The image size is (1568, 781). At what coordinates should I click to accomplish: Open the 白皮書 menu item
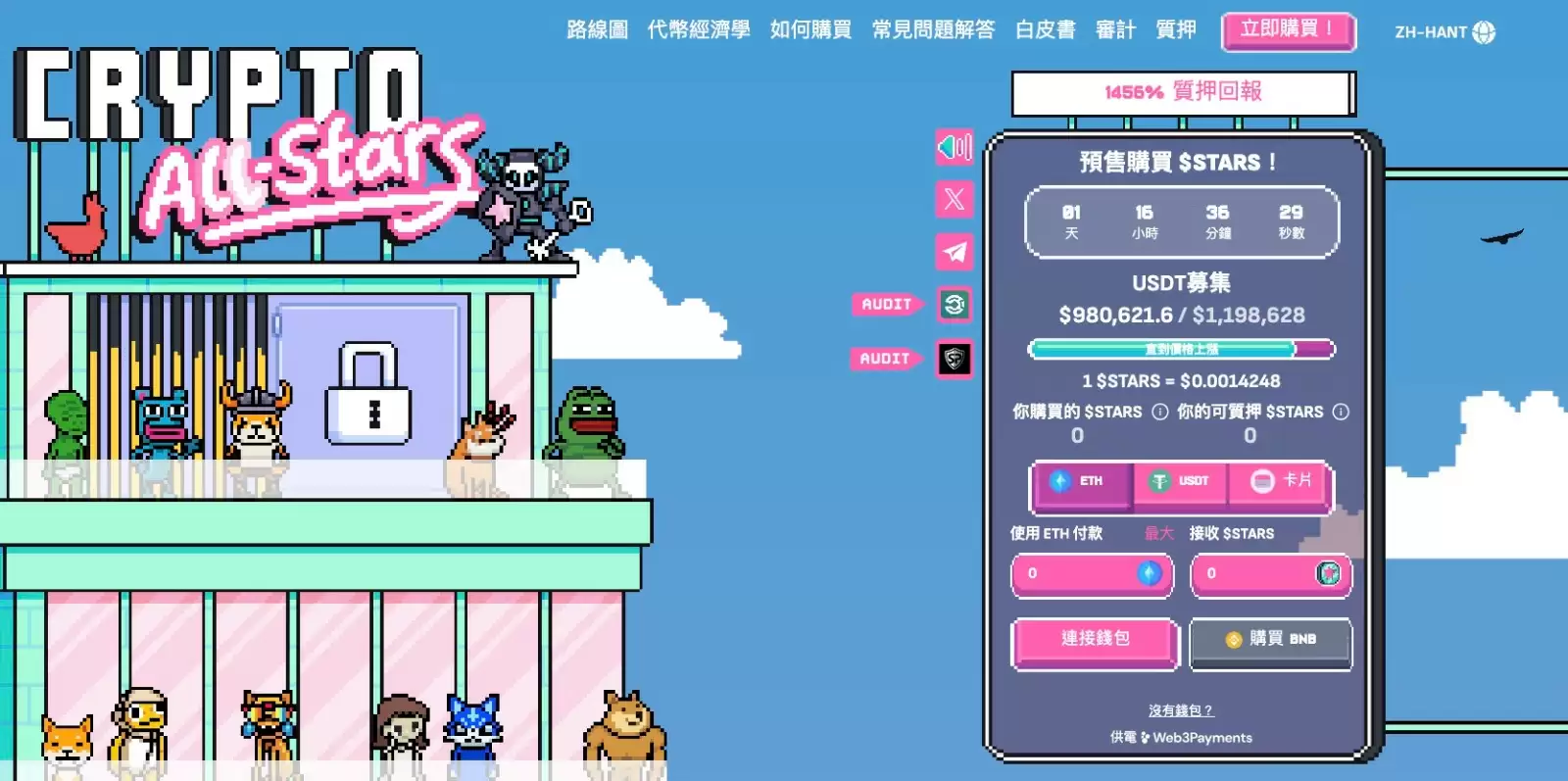point(1045,30)
